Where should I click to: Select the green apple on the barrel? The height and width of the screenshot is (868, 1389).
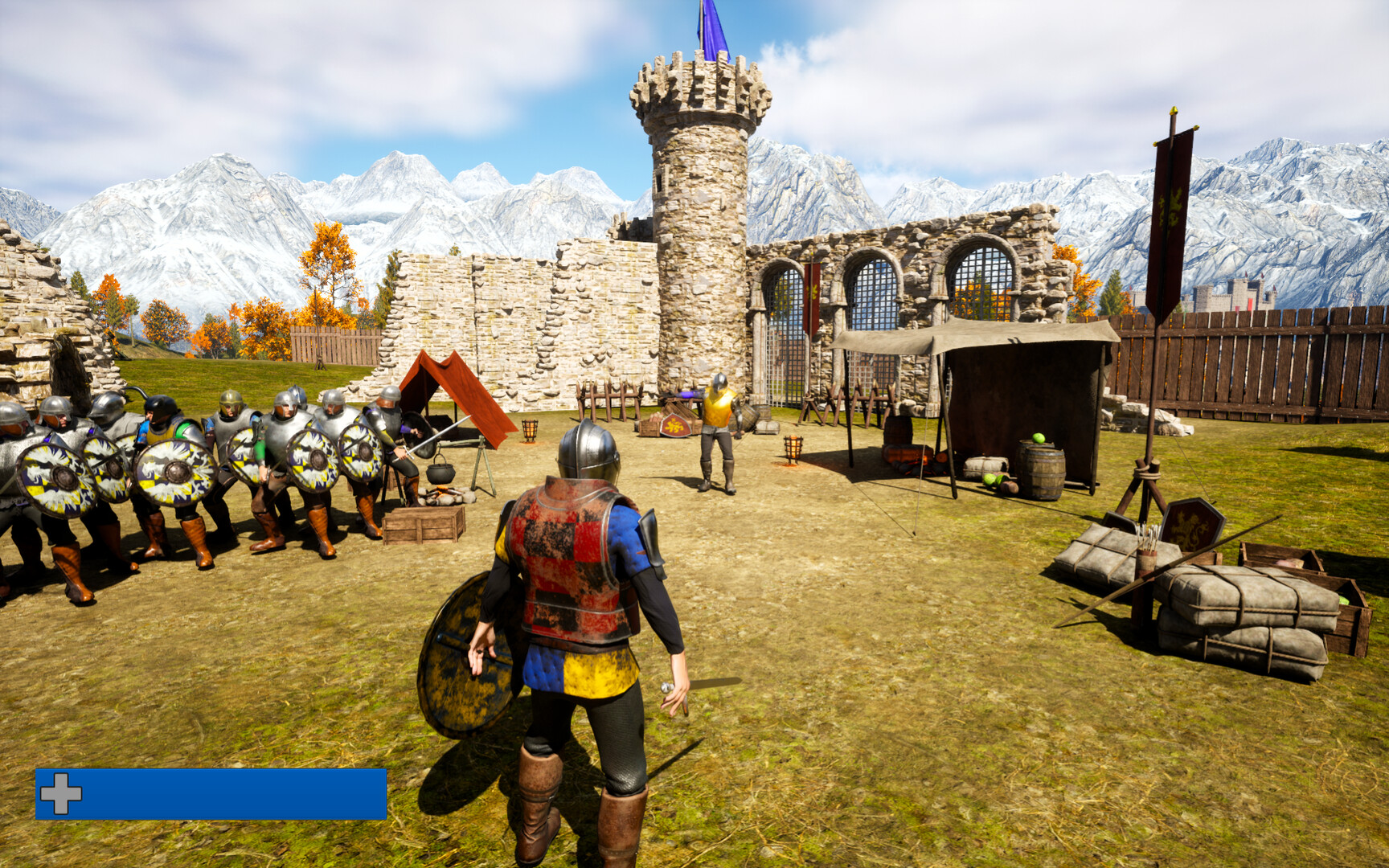pyautogui.click(x=1039, y=438)
